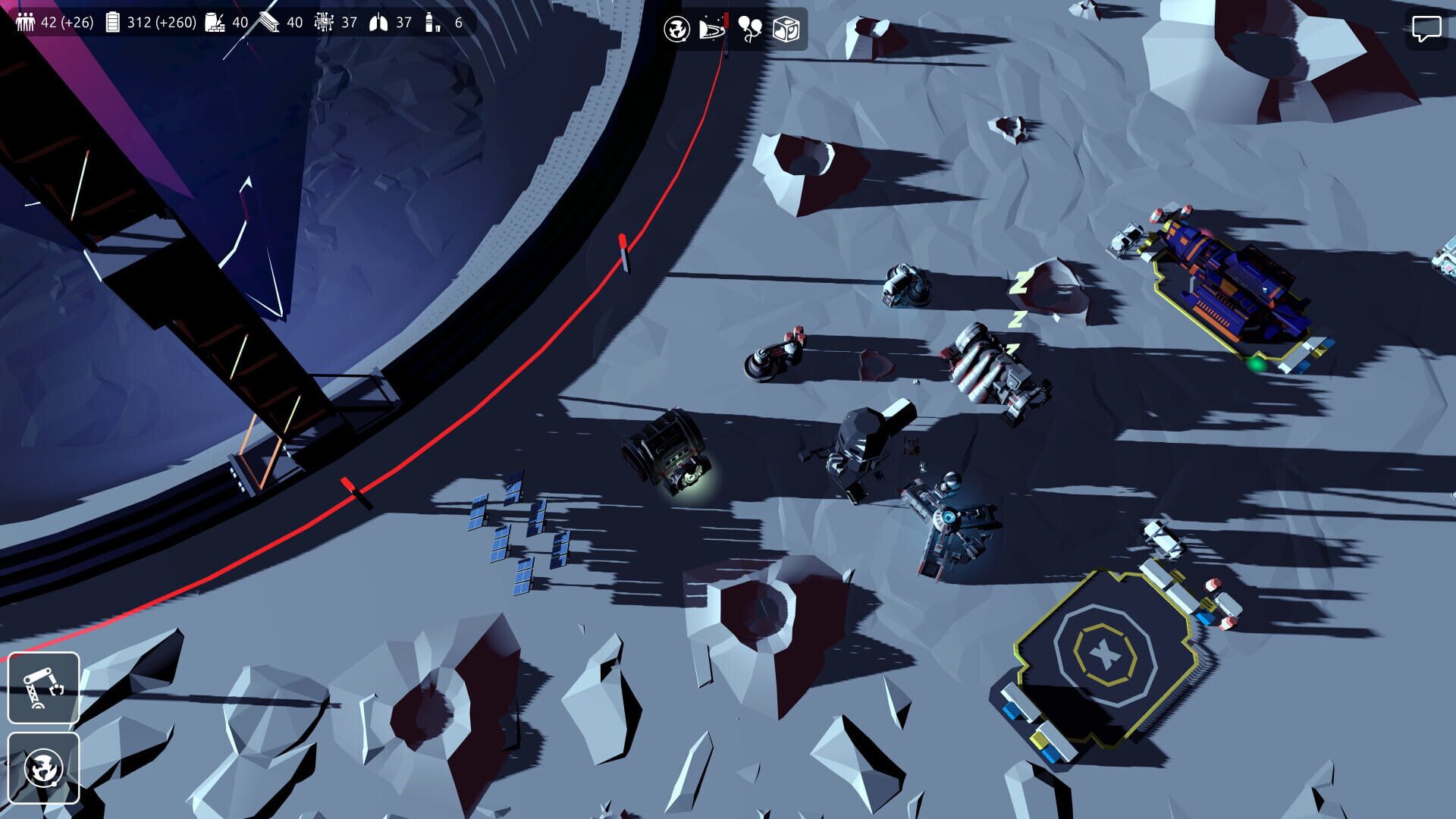
Task: Open the population counter in the resource bar
Action: pyautogui.click(x=25, y=21)
